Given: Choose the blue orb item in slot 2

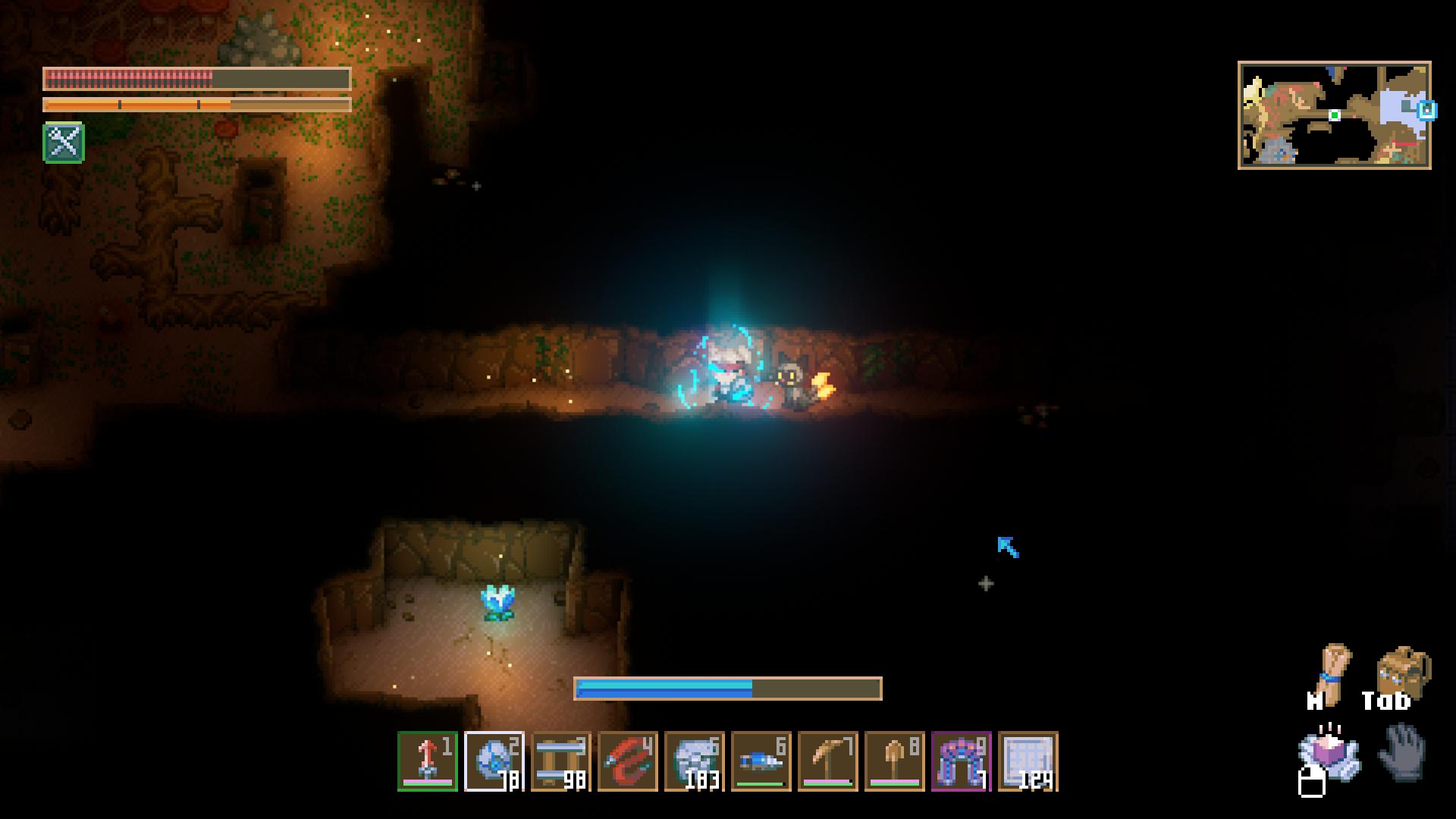Looking at the screenshot, I should click(x=494, y=761).
